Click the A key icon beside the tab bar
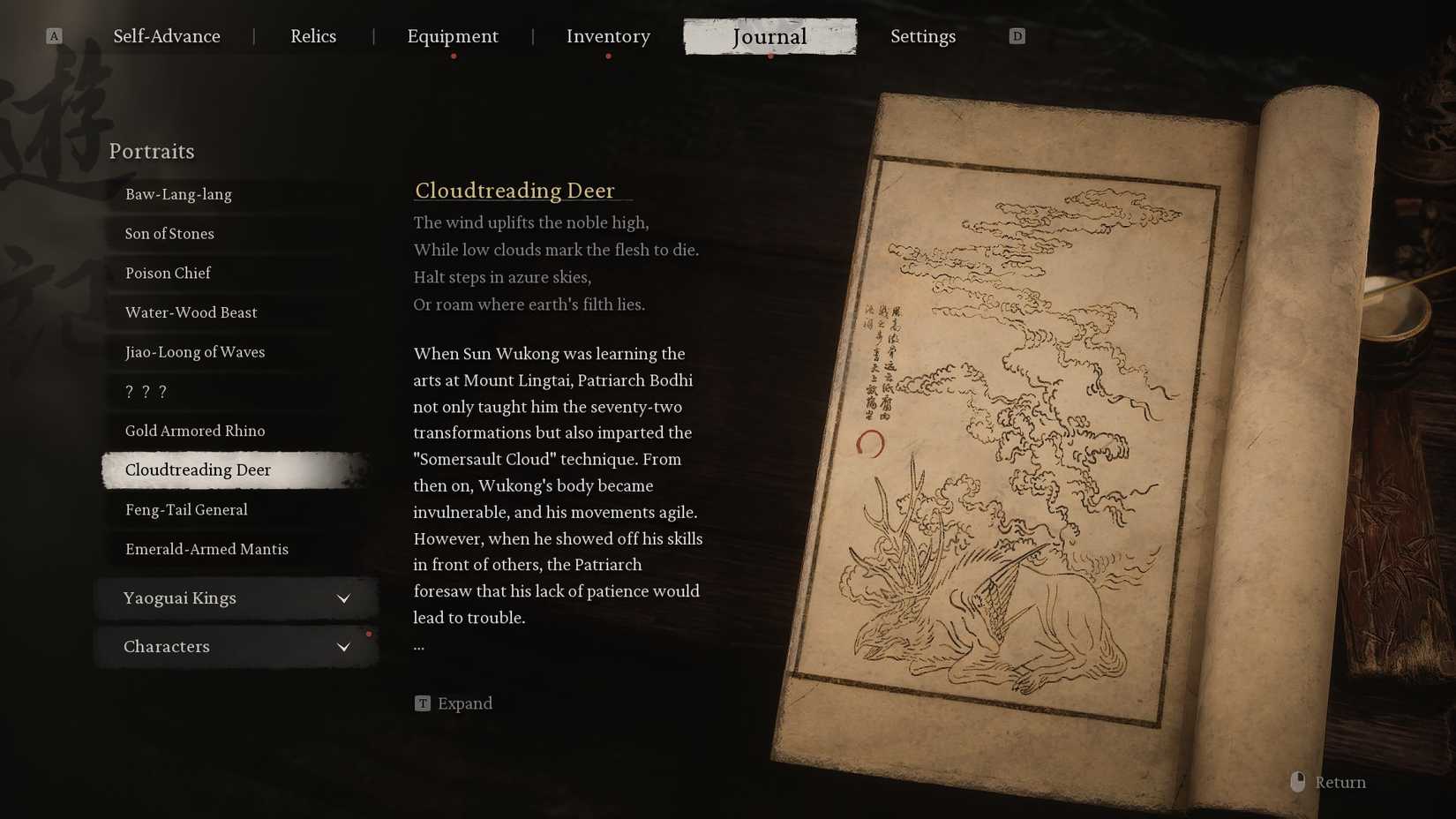 pos(55,35)
